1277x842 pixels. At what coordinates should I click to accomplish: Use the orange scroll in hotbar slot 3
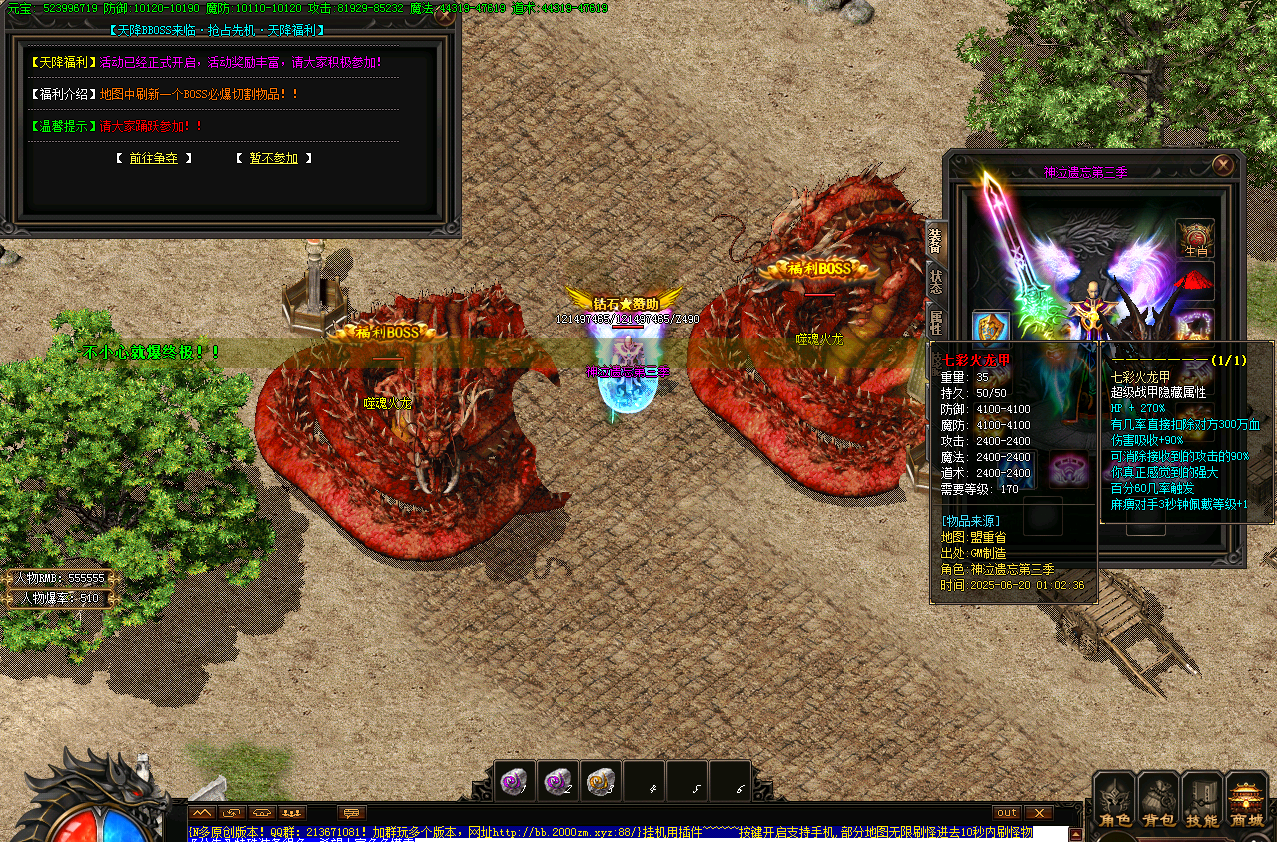pyautogui.click(x=601, y=781)
